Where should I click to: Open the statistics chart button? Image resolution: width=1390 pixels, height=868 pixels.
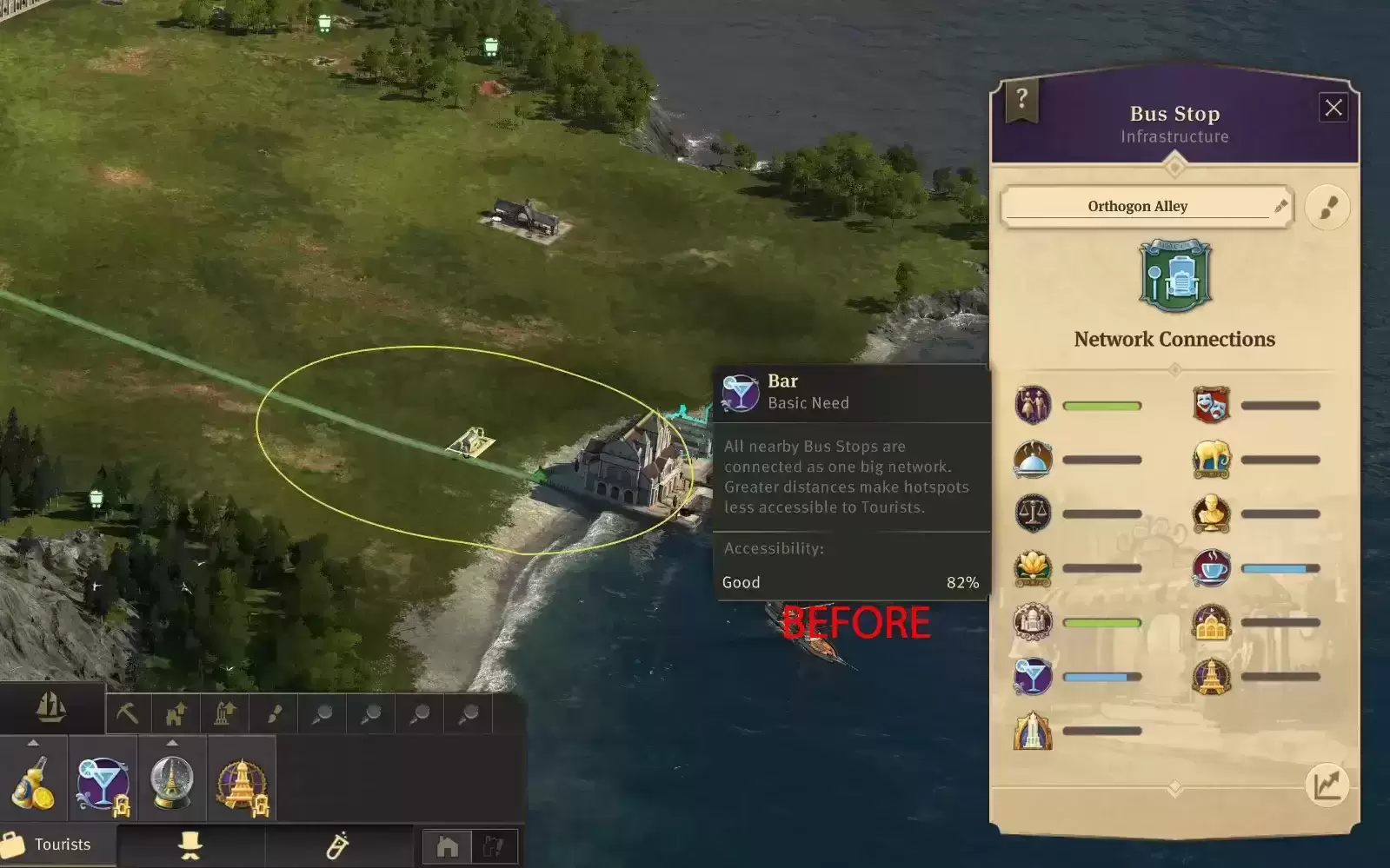(1327, 785)
